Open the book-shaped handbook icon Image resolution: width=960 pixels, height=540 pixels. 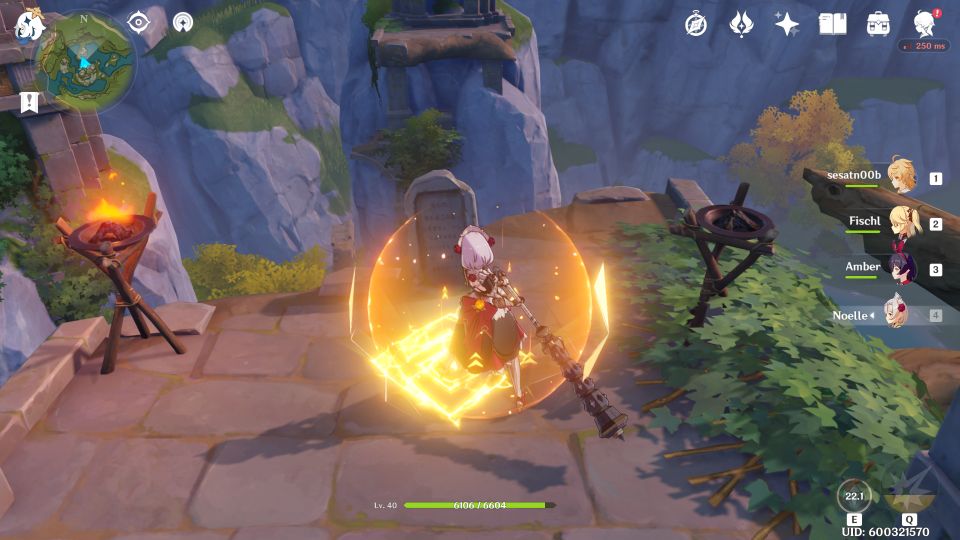point(832,24)
